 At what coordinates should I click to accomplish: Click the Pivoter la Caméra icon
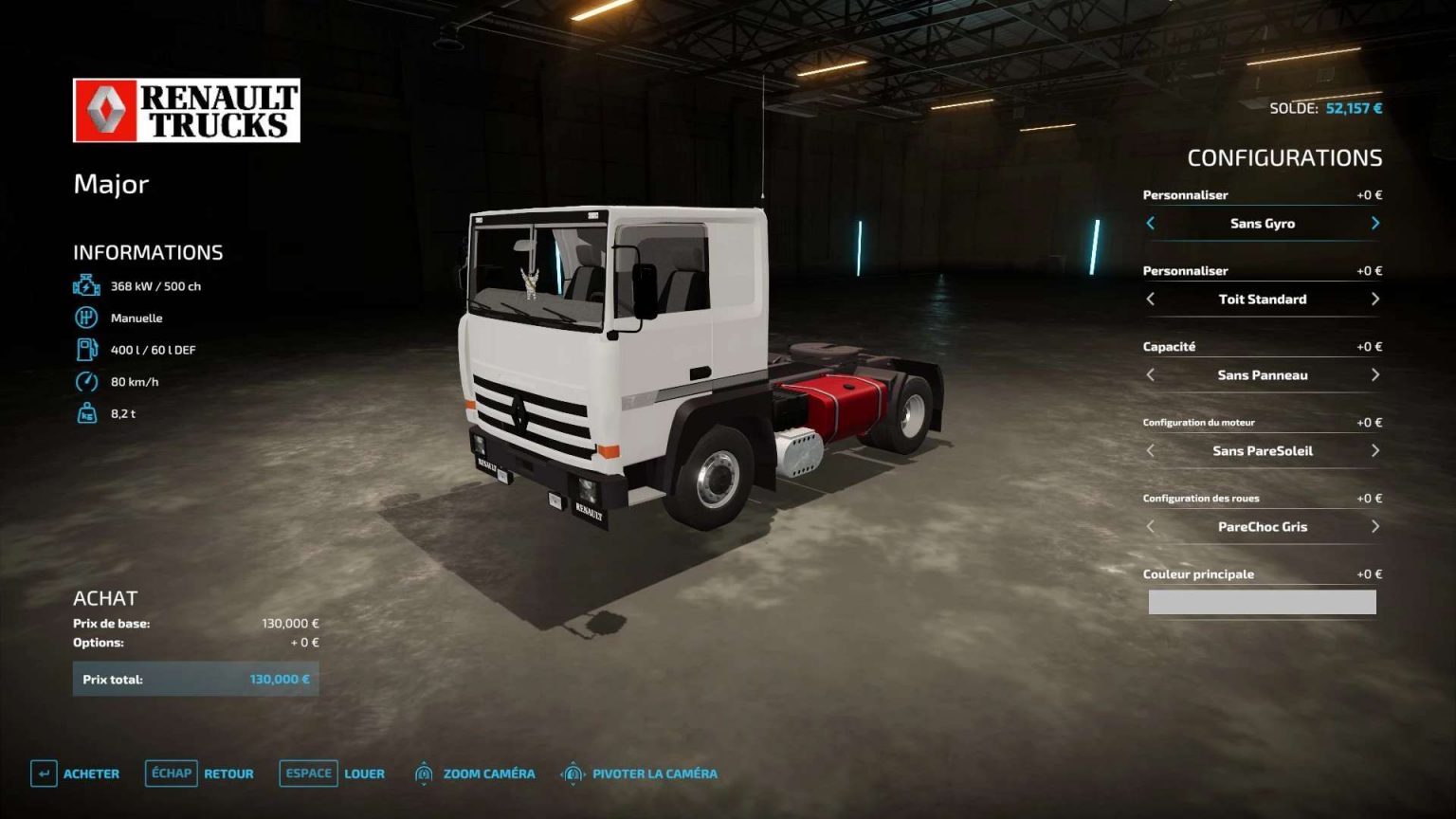(572, 773)
